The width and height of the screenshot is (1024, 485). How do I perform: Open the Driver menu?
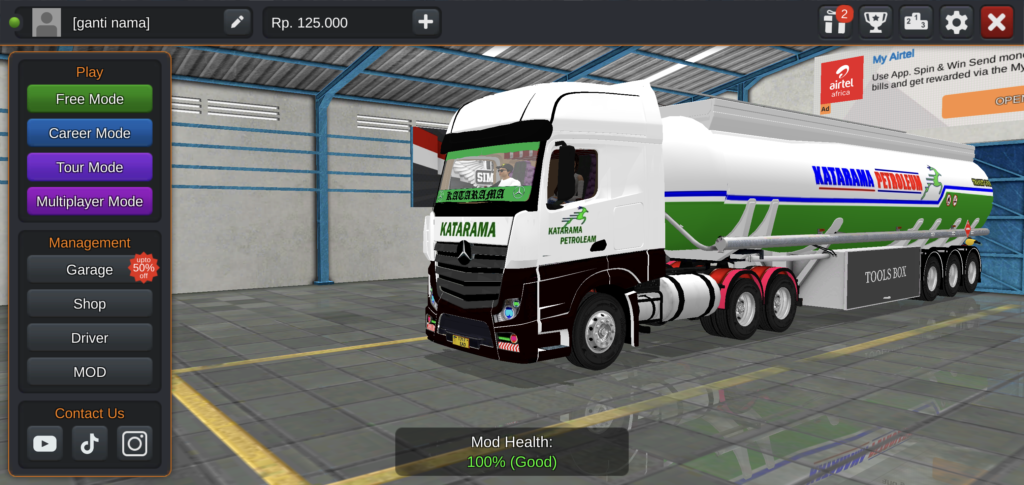pos(90,338)
